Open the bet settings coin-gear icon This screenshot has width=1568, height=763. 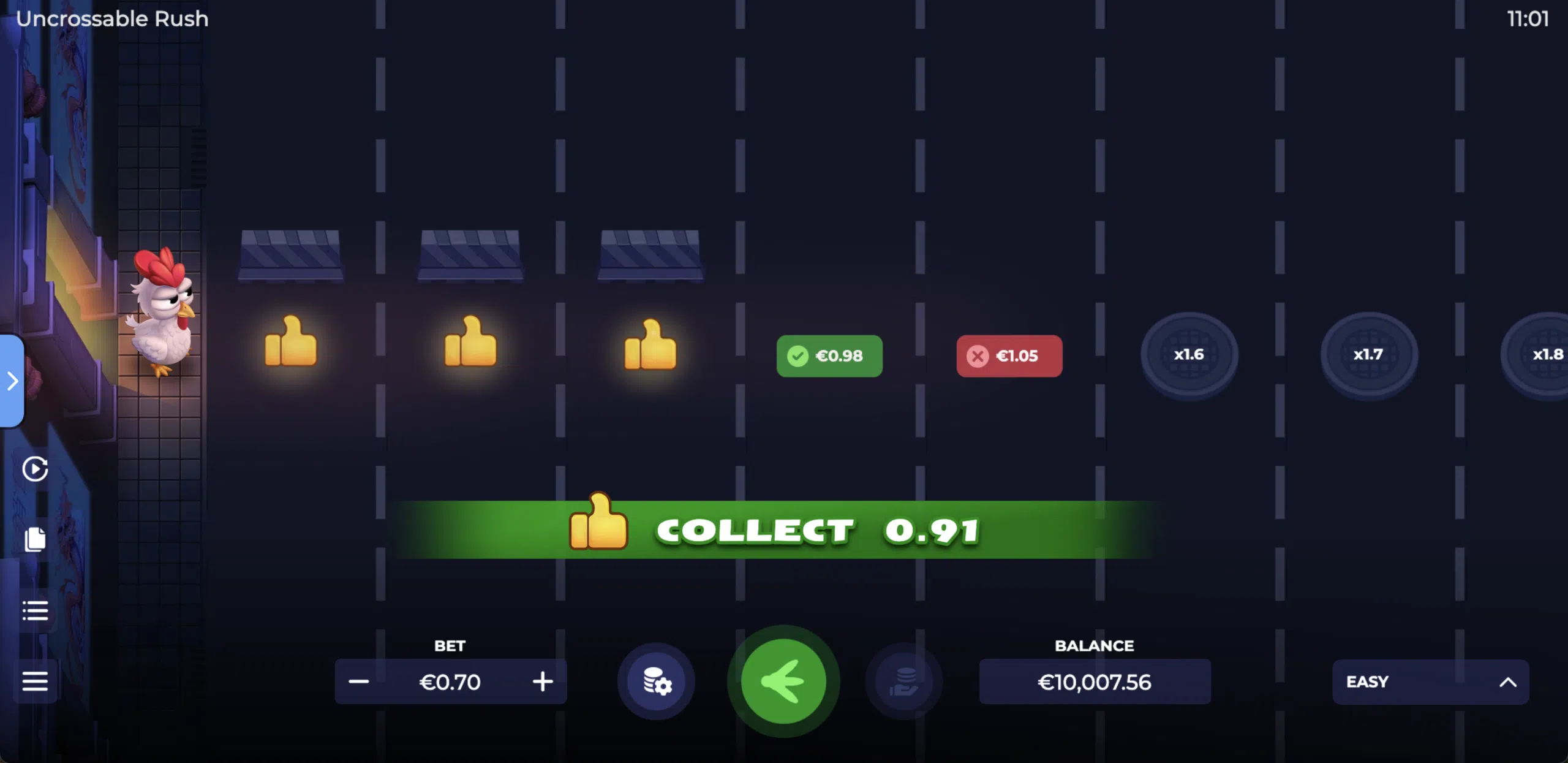pos(656,681)
